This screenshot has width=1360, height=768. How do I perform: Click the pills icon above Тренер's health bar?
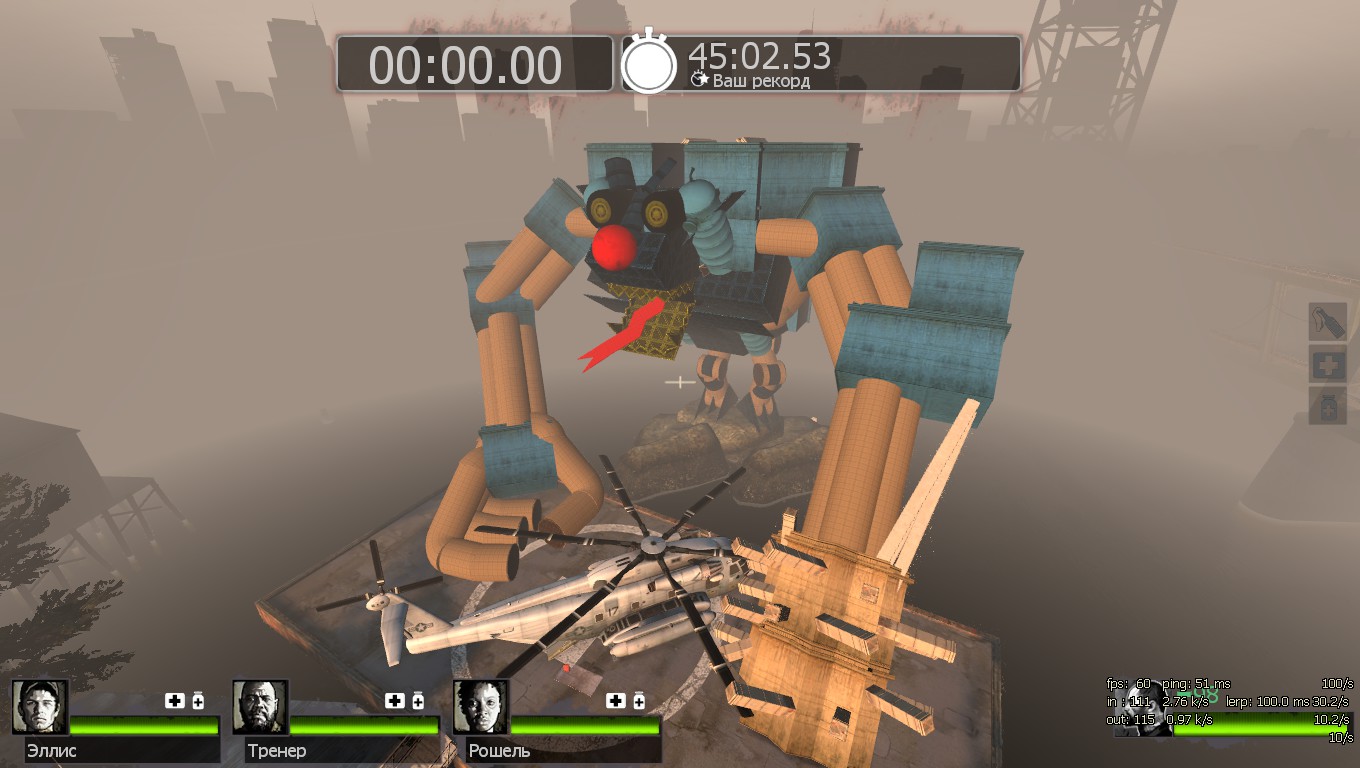(418, 701)
